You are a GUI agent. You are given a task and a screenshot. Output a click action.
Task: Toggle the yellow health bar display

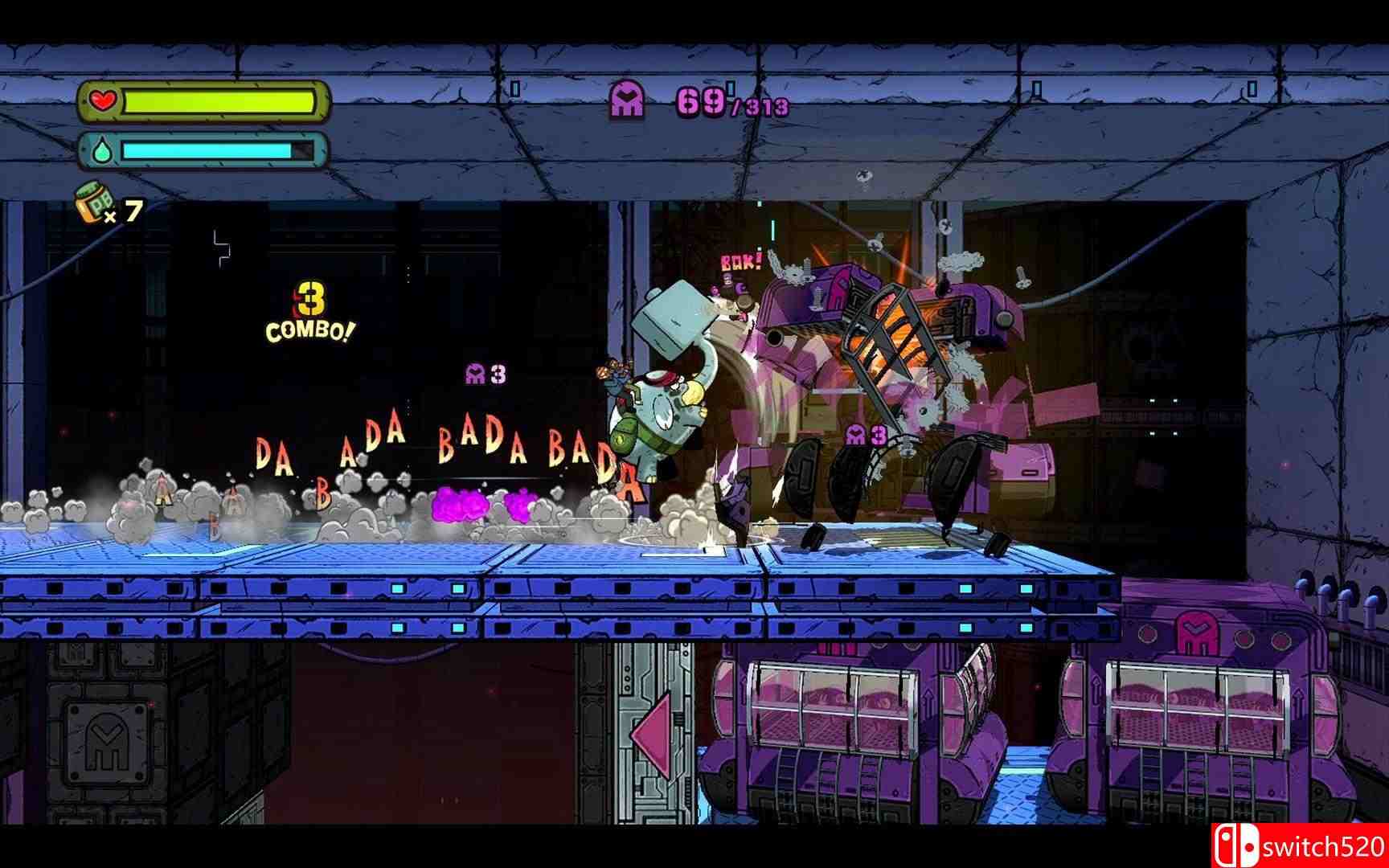217,101
